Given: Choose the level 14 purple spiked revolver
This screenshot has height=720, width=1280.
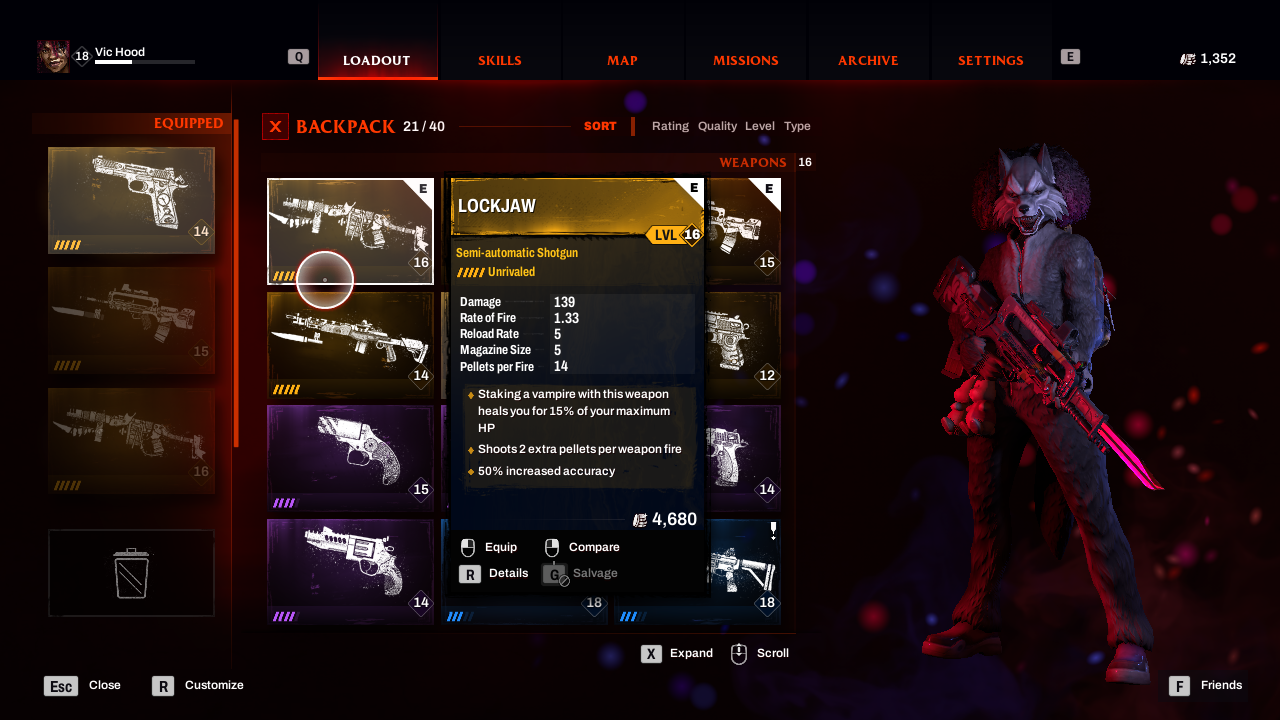Looking at the screenshot, I should [350, 571].
